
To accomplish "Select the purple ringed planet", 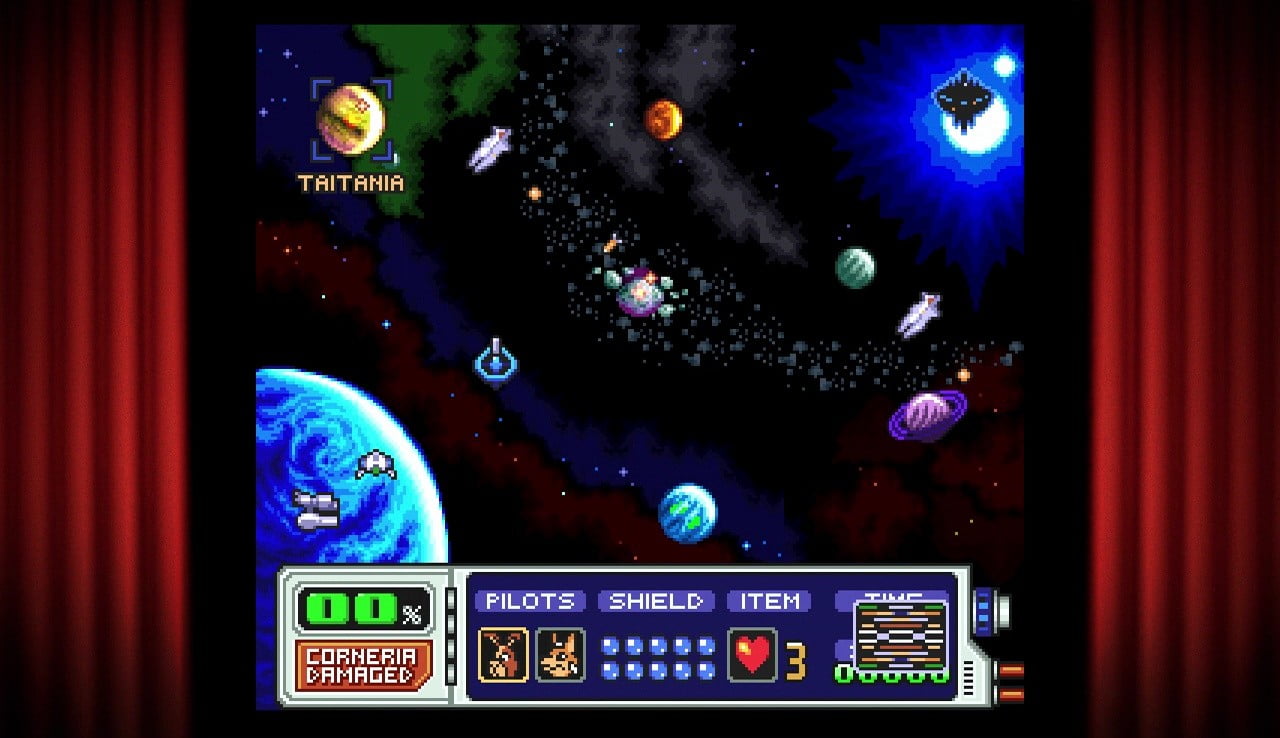I will pos(928,413).
